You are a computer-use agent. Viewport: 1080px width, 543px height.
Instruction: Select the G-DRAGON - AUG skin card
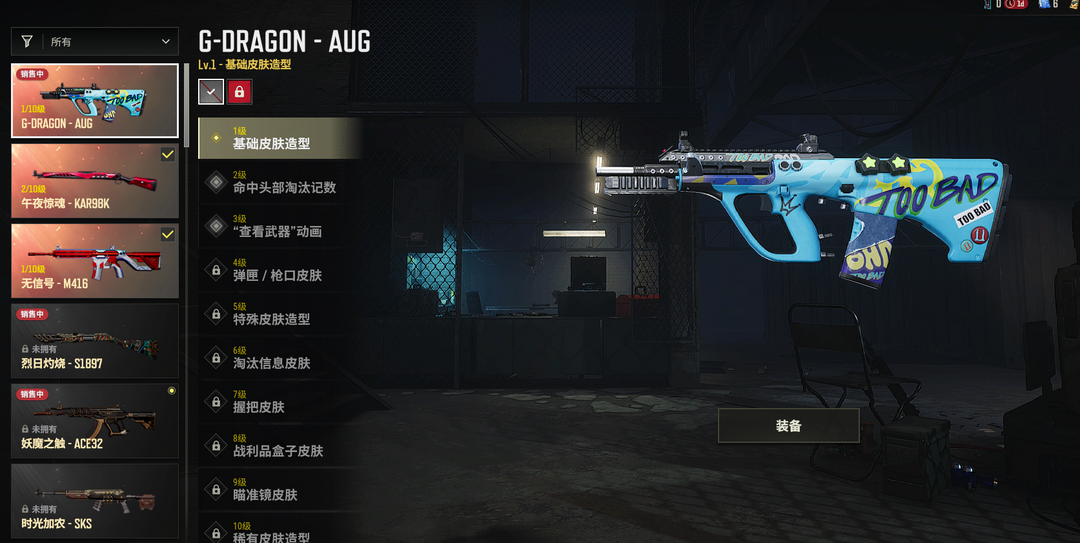click(95, 102)
